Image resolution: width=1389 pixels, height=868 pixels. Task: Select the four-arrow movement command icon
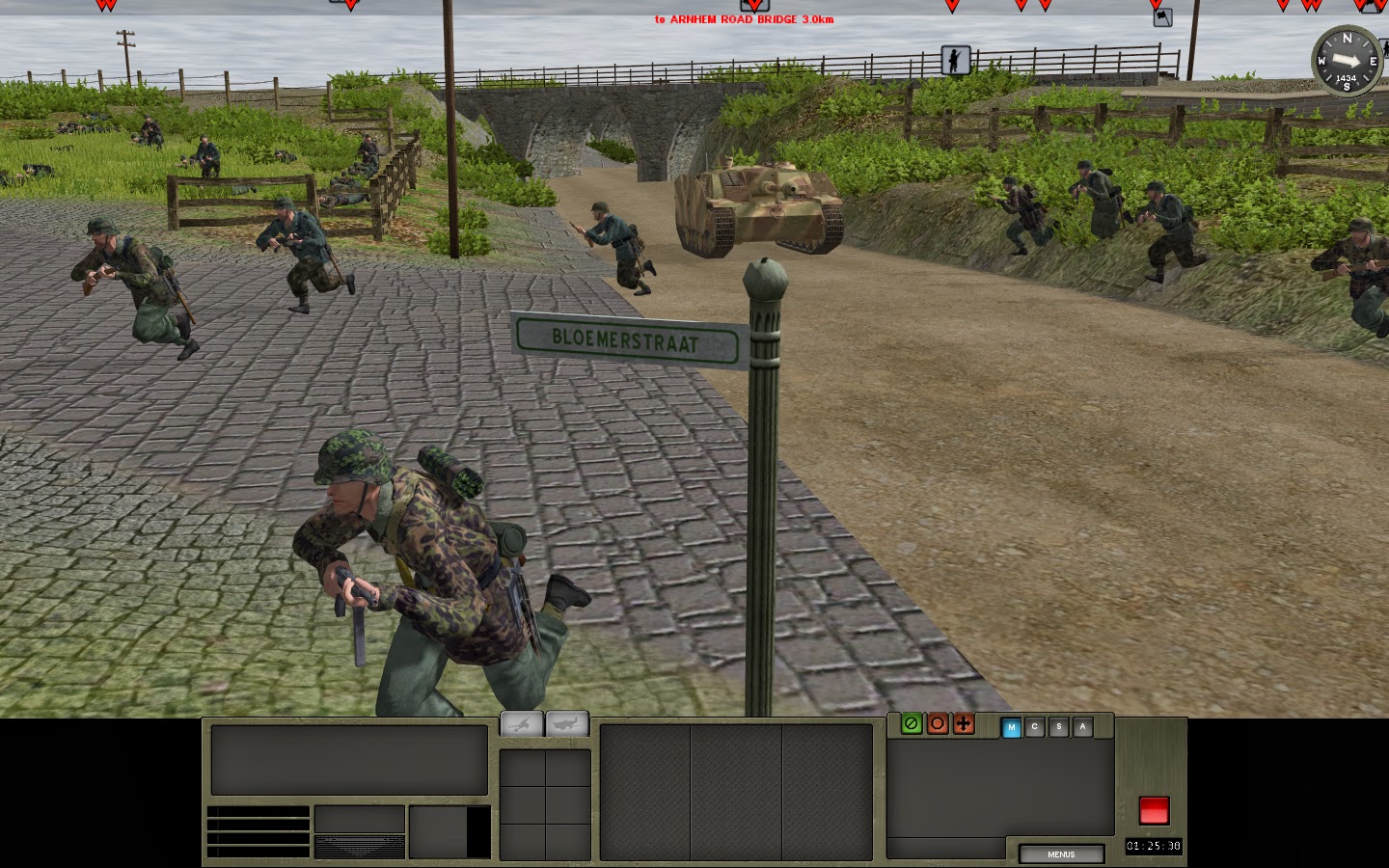click(x=964, y=724)
